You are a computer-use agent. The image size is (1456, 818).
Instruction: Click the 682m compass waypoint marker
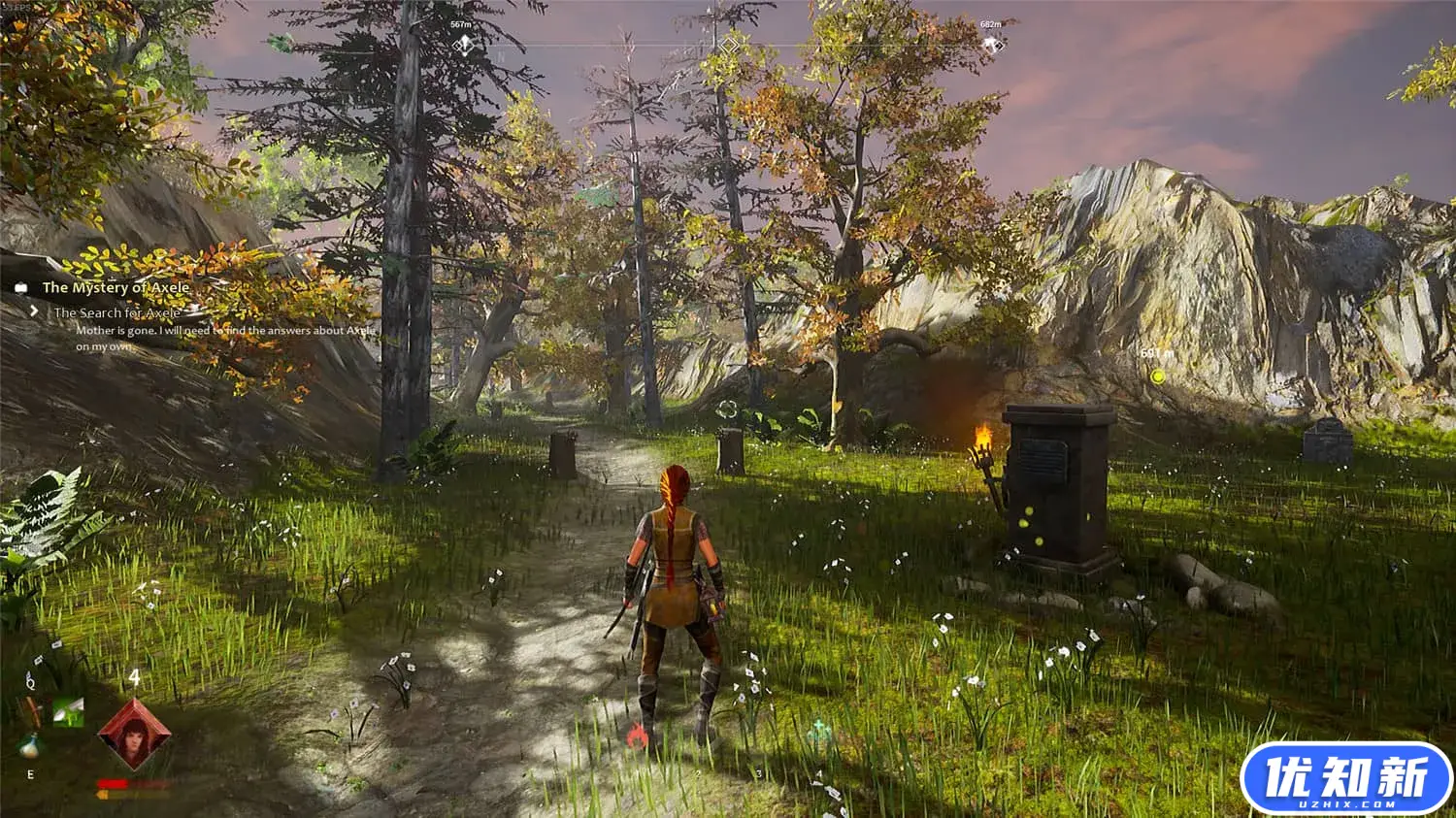coord(990,44)
